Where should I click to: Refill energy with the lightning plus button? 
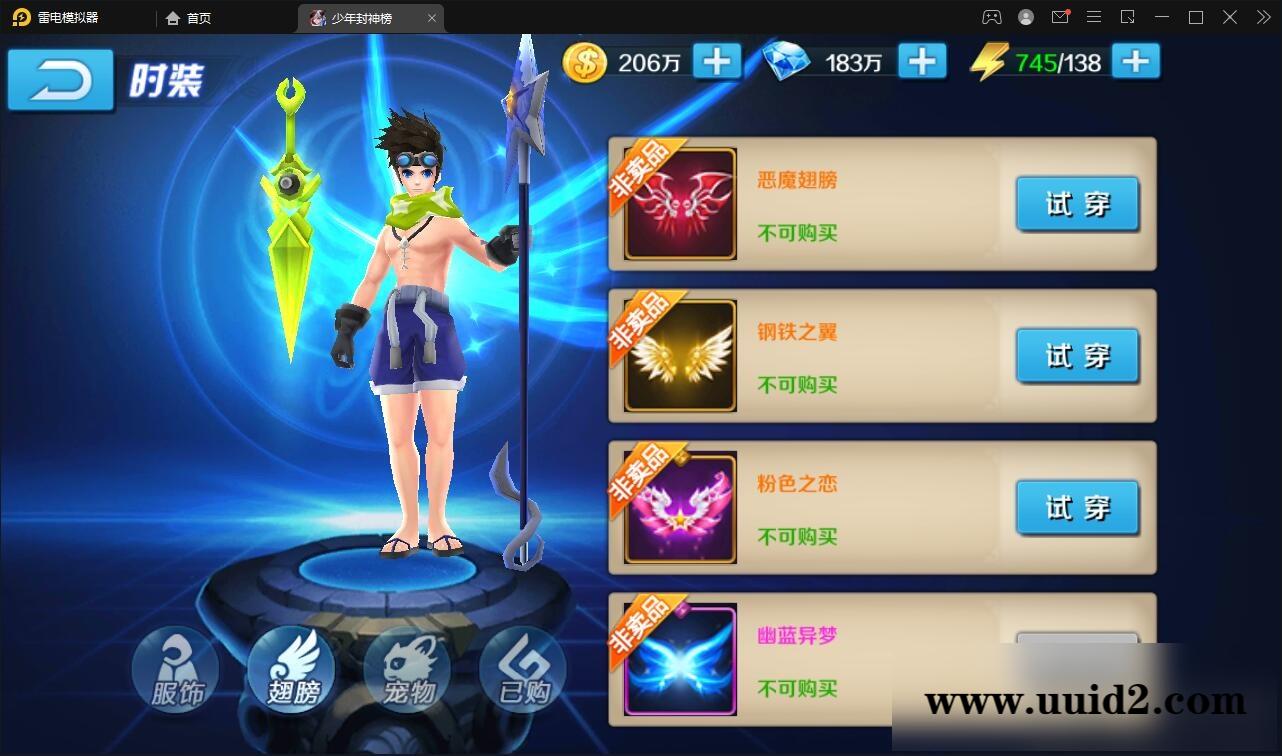[x=1135, y=62]
